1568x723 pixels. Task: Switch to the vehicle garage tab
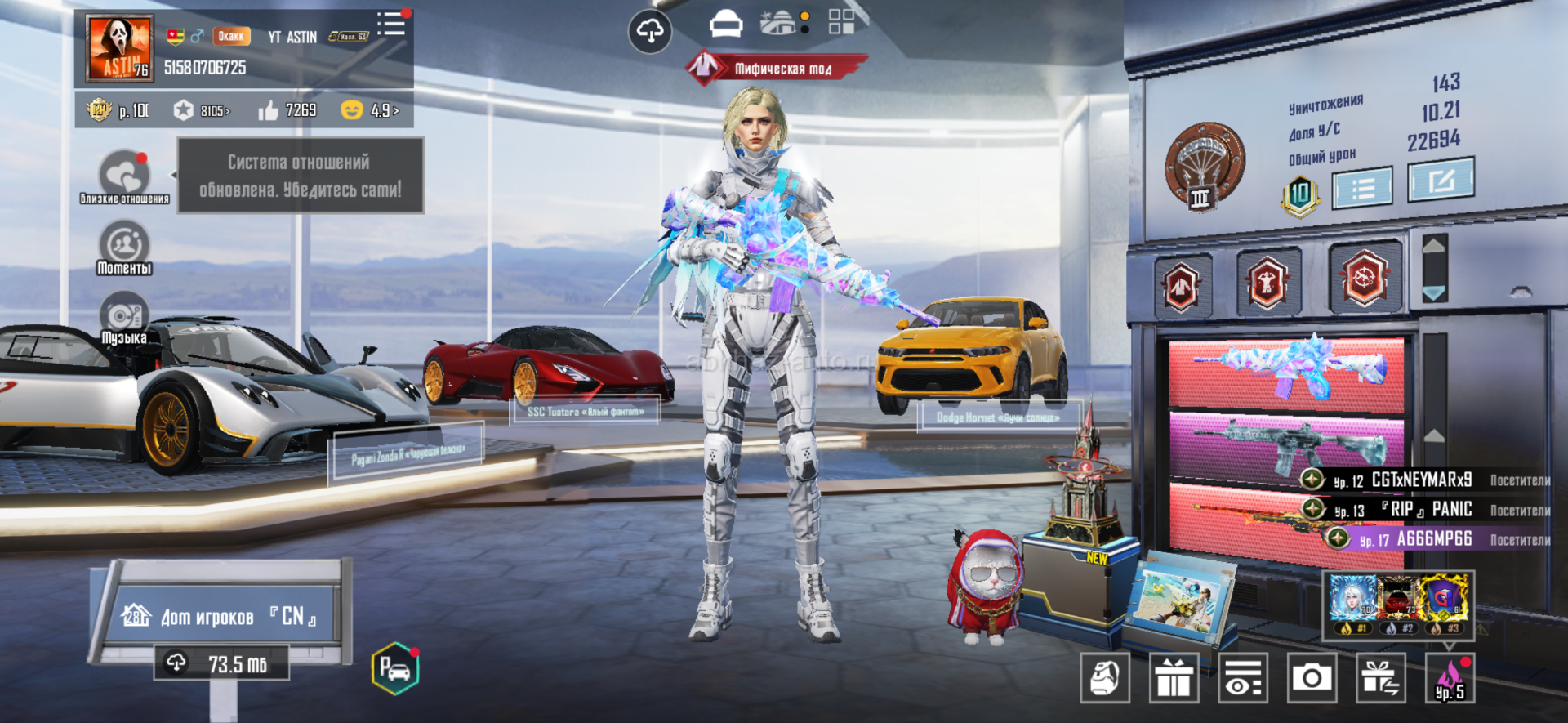725,25
